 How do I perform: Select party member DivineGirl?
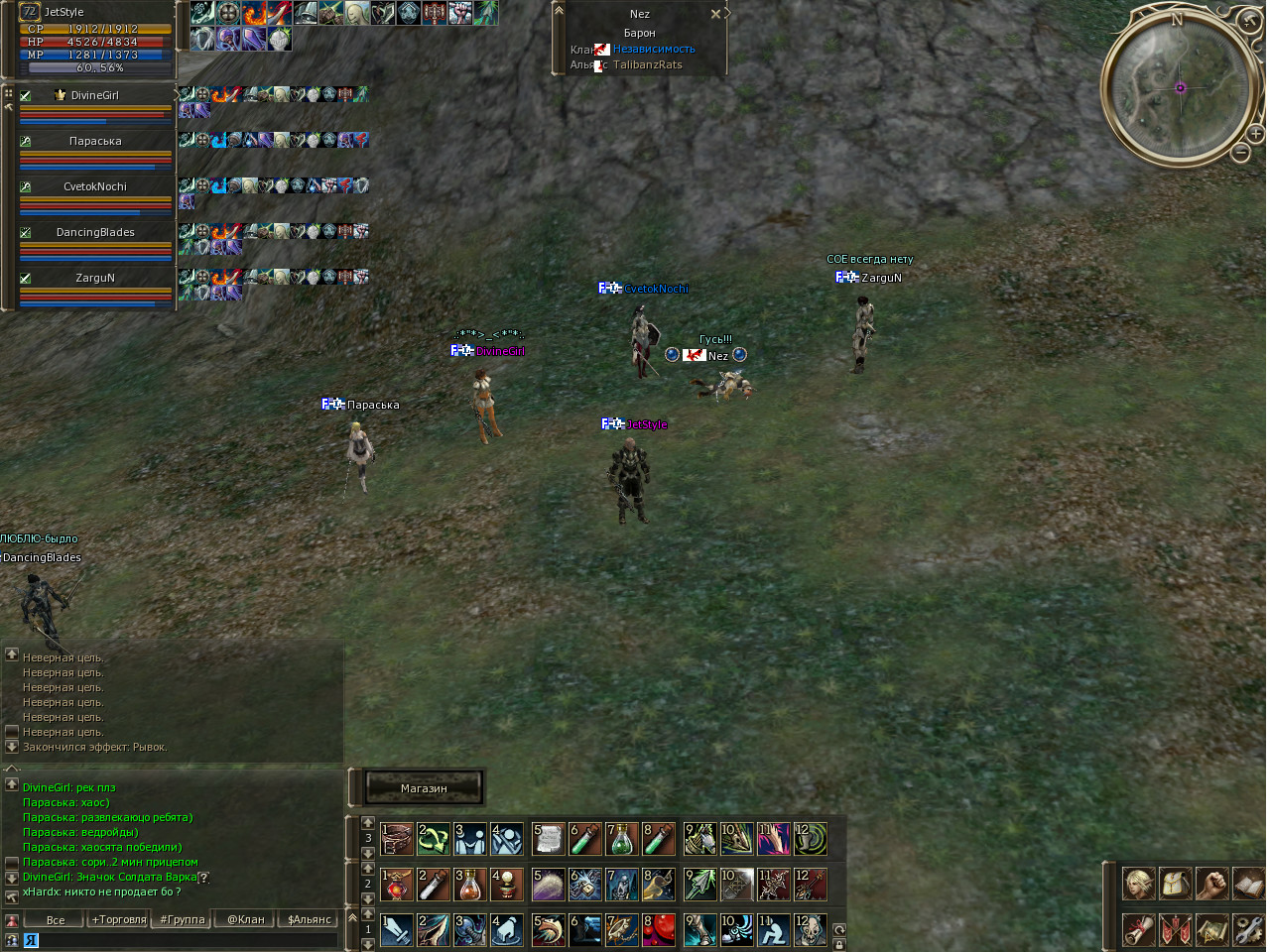coord(95,95)
